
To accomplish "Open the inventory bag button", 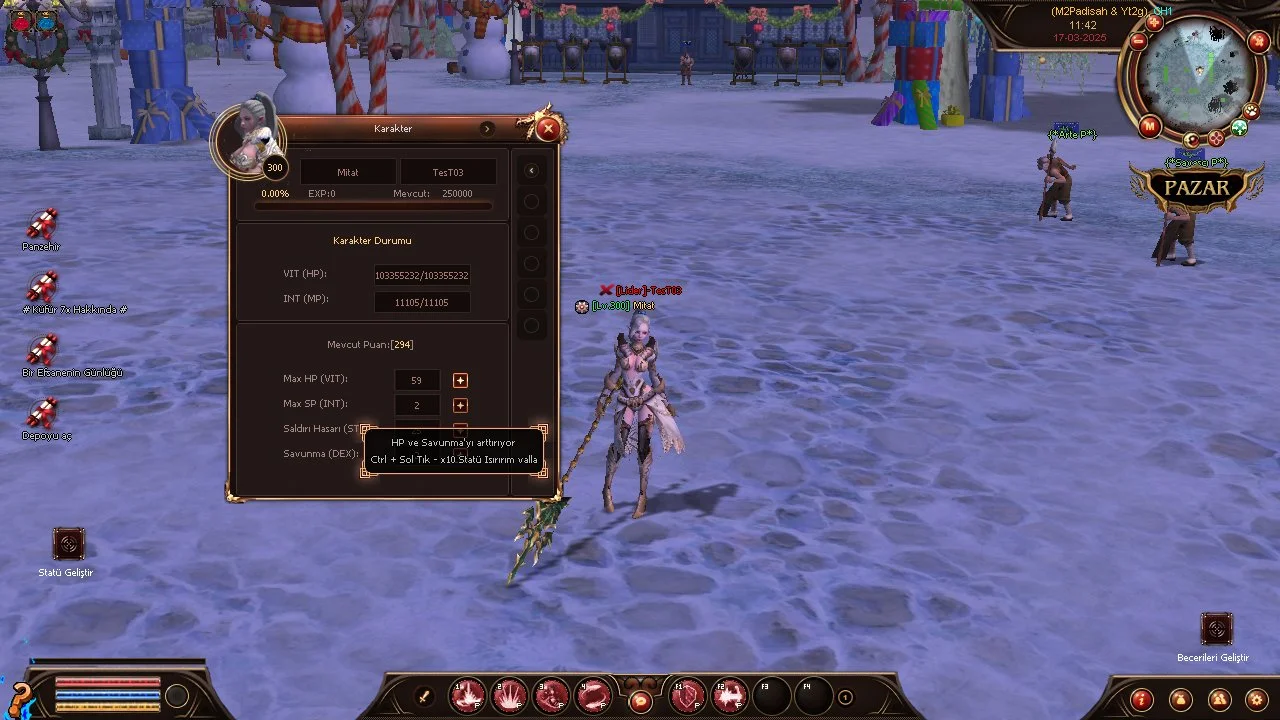I will tap(1180, 699).
